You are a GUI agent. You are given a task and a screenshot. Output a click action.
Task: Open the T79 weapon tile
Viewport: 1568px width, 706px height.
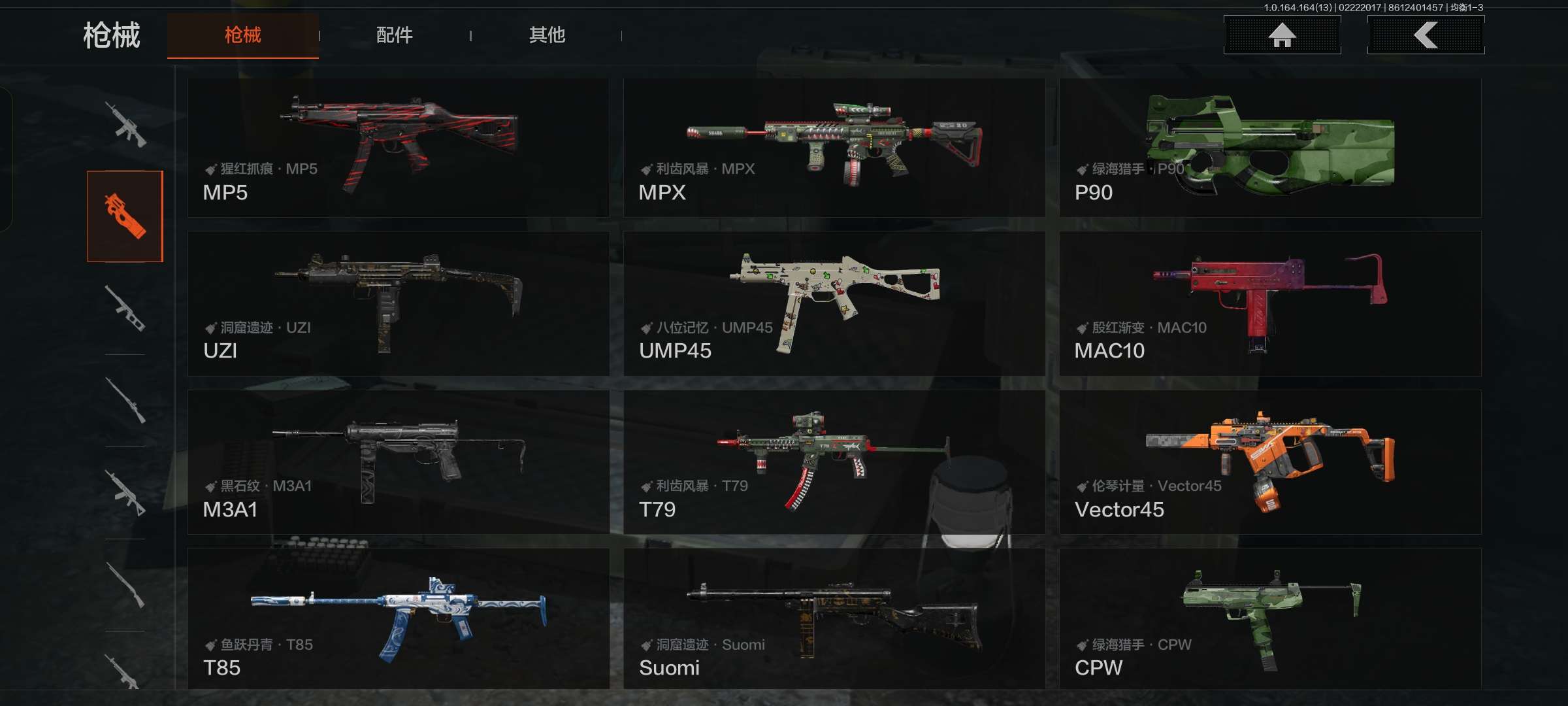pyautogui.click(x=834, y=462)
